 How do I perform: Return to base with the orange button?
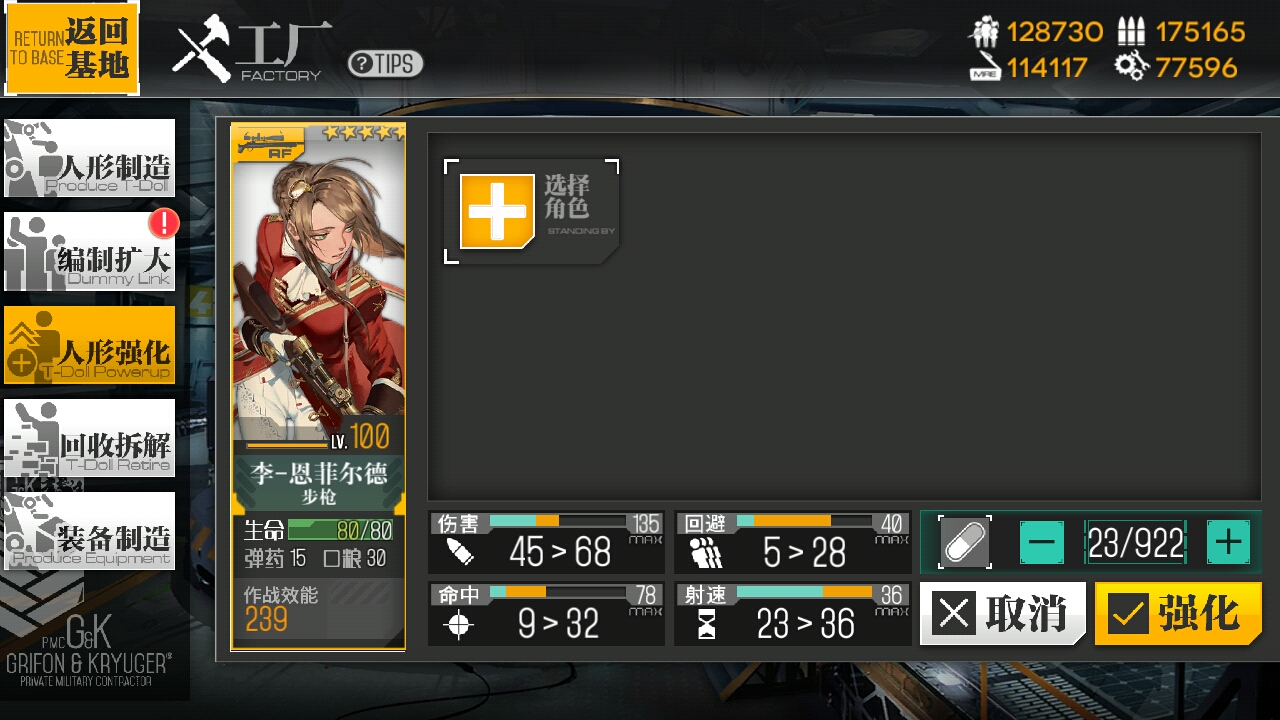coord(72,48)
